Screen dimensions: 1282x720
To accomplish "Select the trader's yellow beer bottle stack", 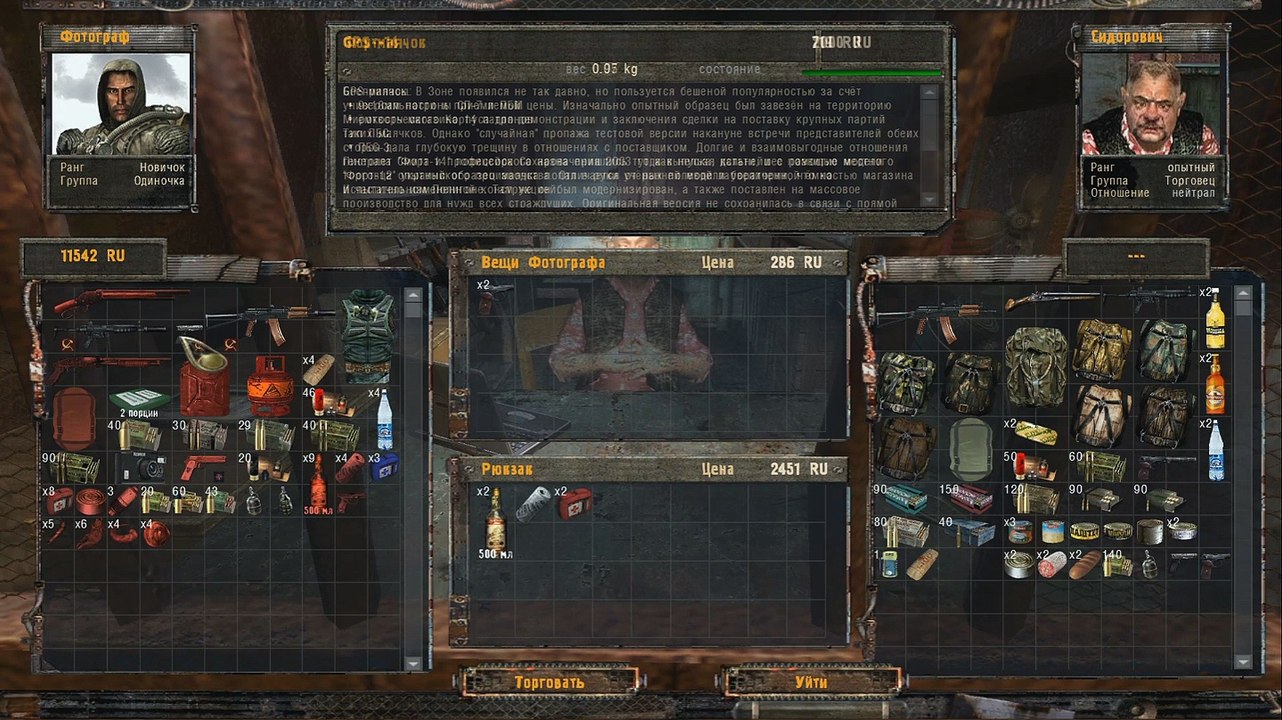I will pyautogui.click(x=1215, y=320).
